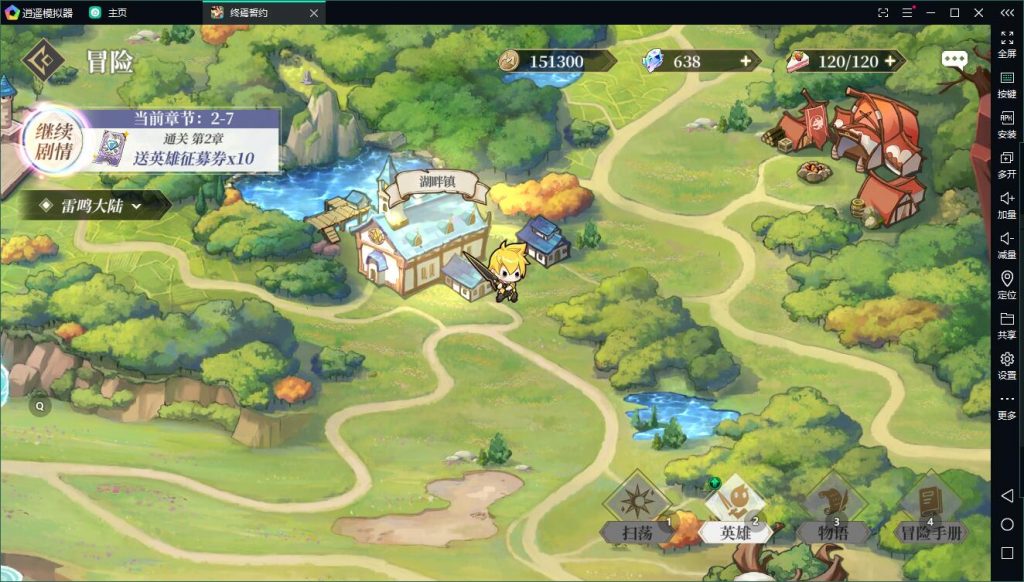Open the 物语 stories menu
This screenshot has width=1024, height=582.
click(x=833, y=512)
